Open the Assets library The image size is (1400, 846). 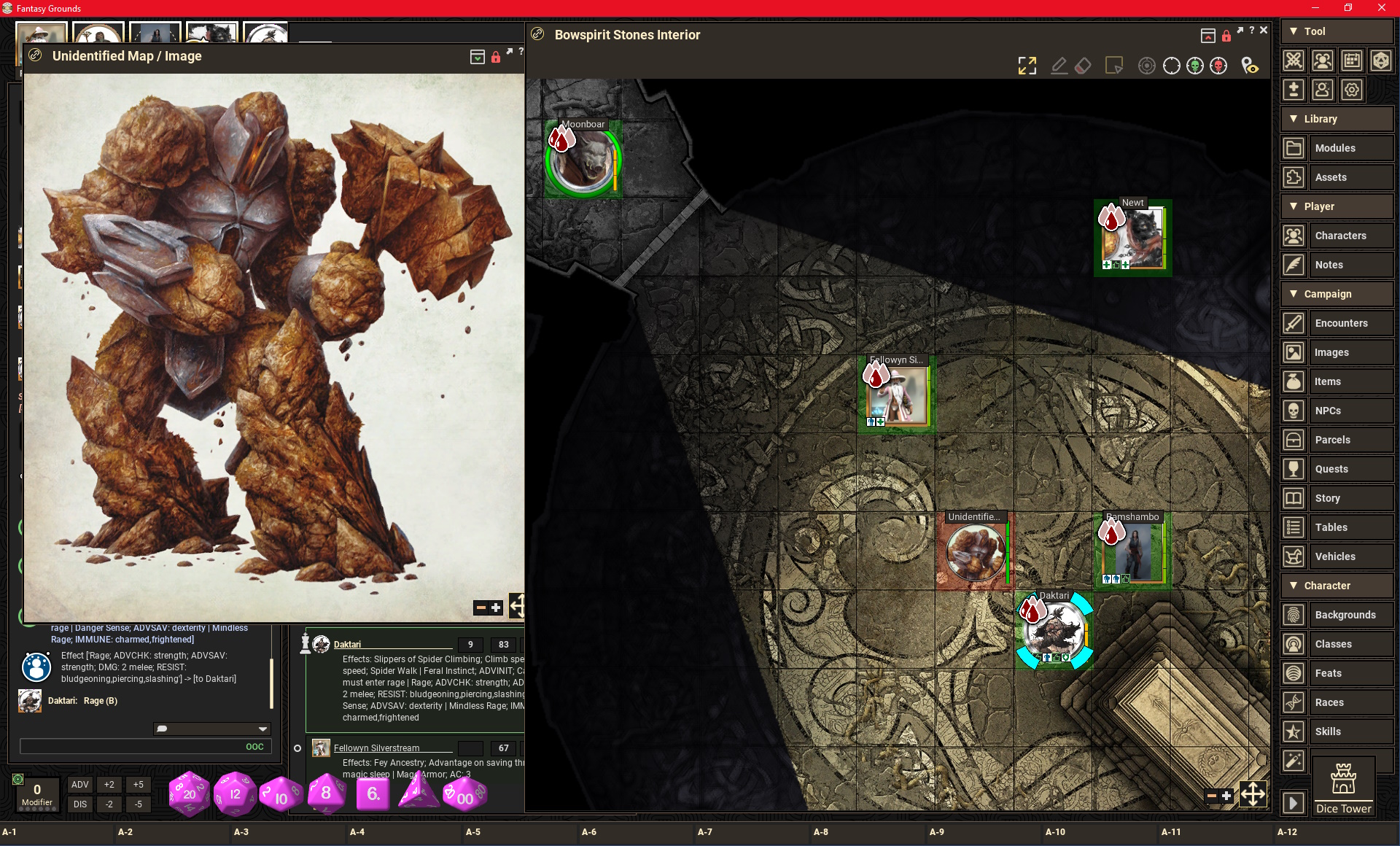pos(1331,177)
